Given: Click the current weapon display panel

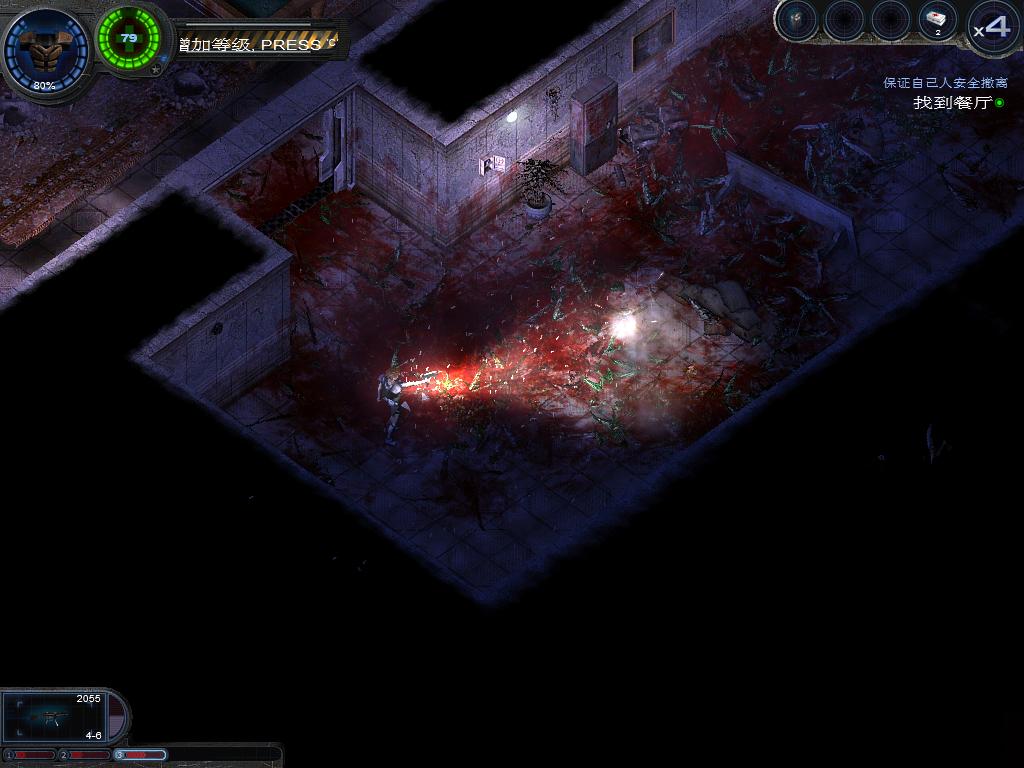Looking at the screenshot, I should pos(56,716).
